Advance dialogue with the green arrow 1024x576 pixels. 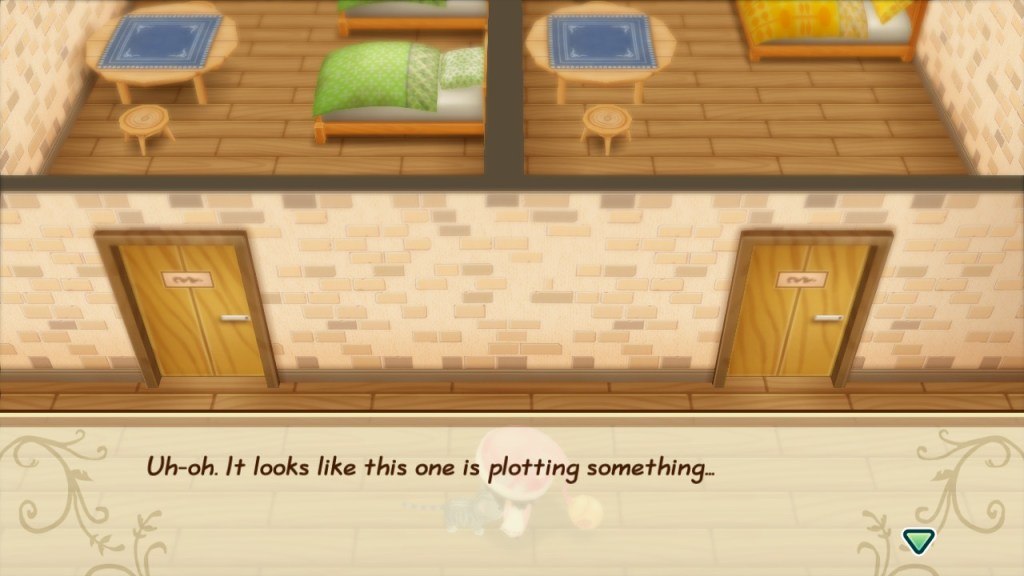point(916,541)
